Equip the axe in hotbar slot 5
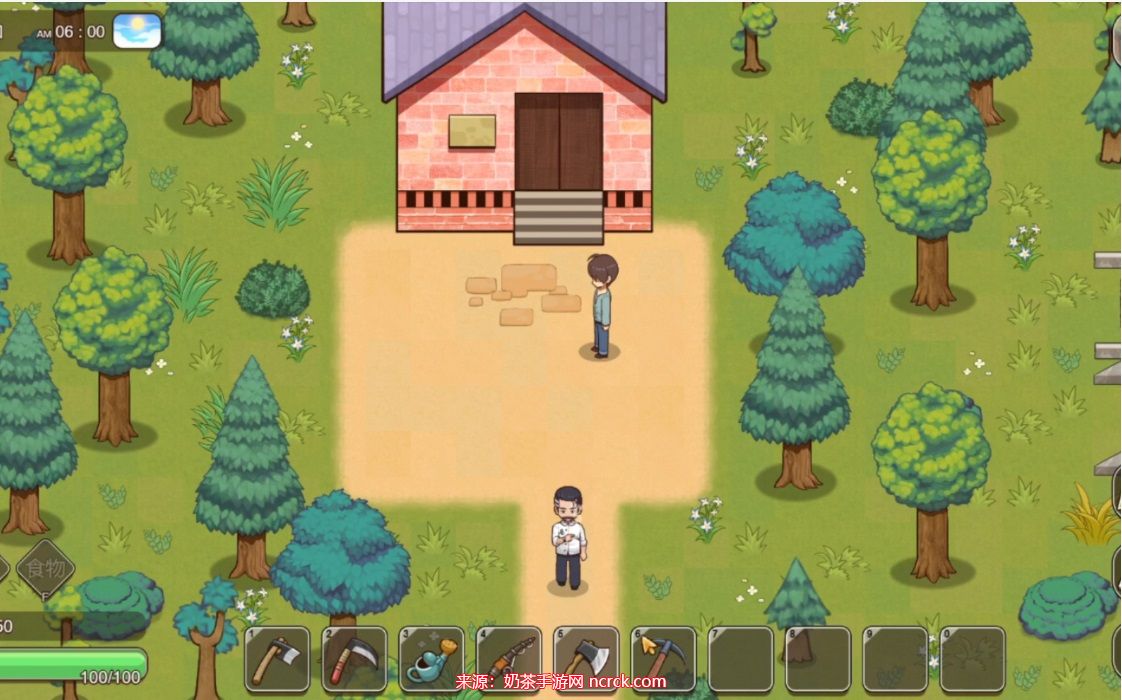 point(586,659)
